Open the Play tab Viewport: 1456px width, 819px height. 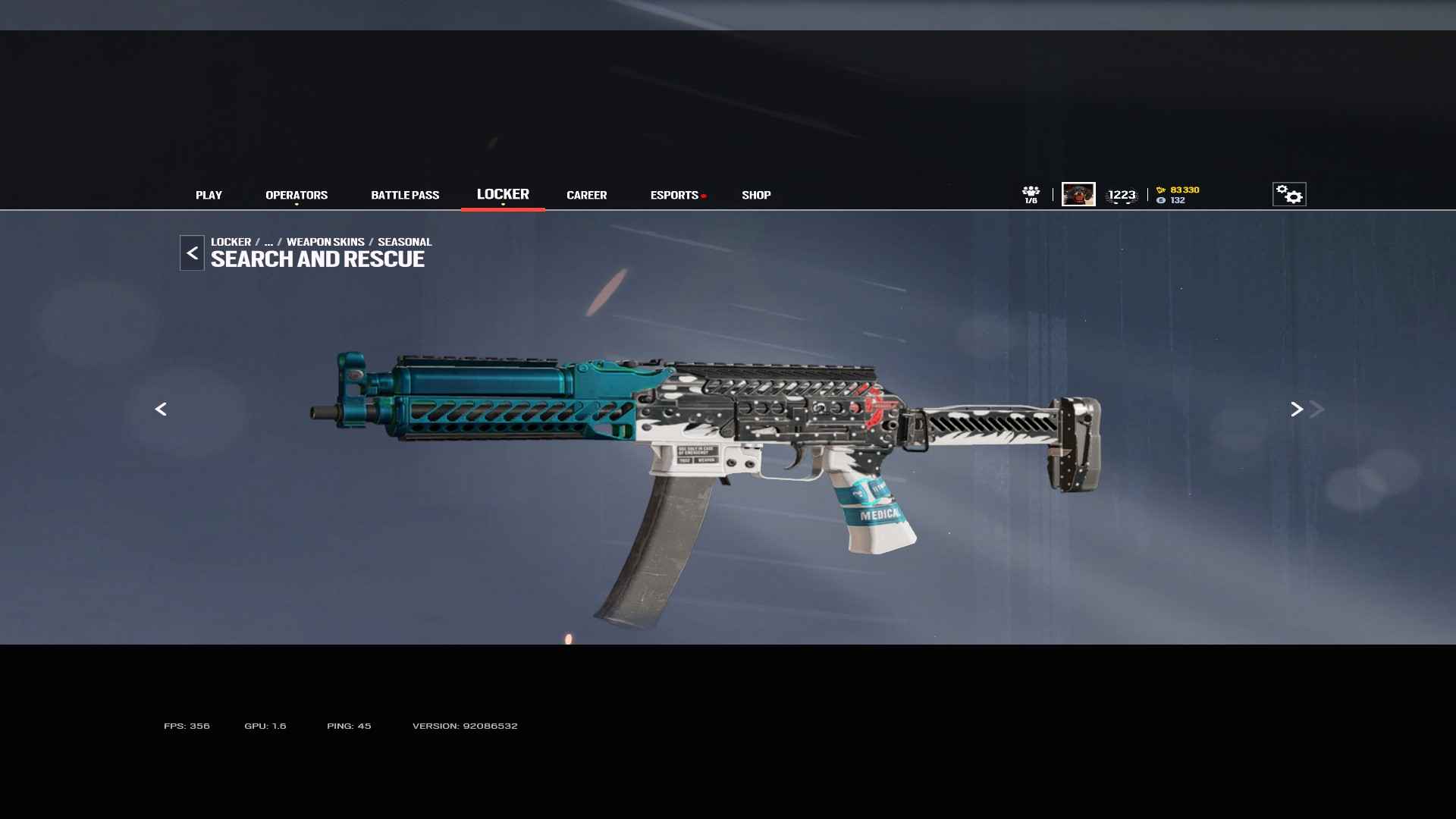point(209,195)
